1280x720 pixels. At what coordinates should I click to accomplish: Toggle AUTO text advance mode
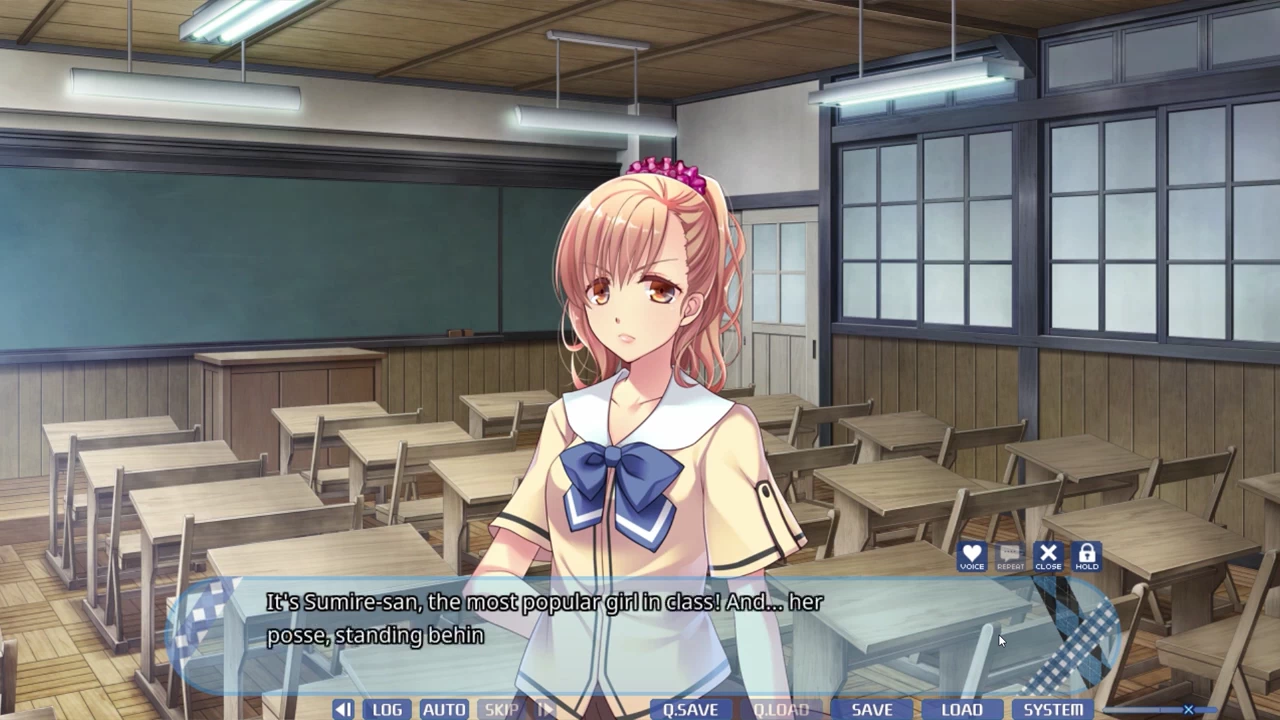(444, 709)
